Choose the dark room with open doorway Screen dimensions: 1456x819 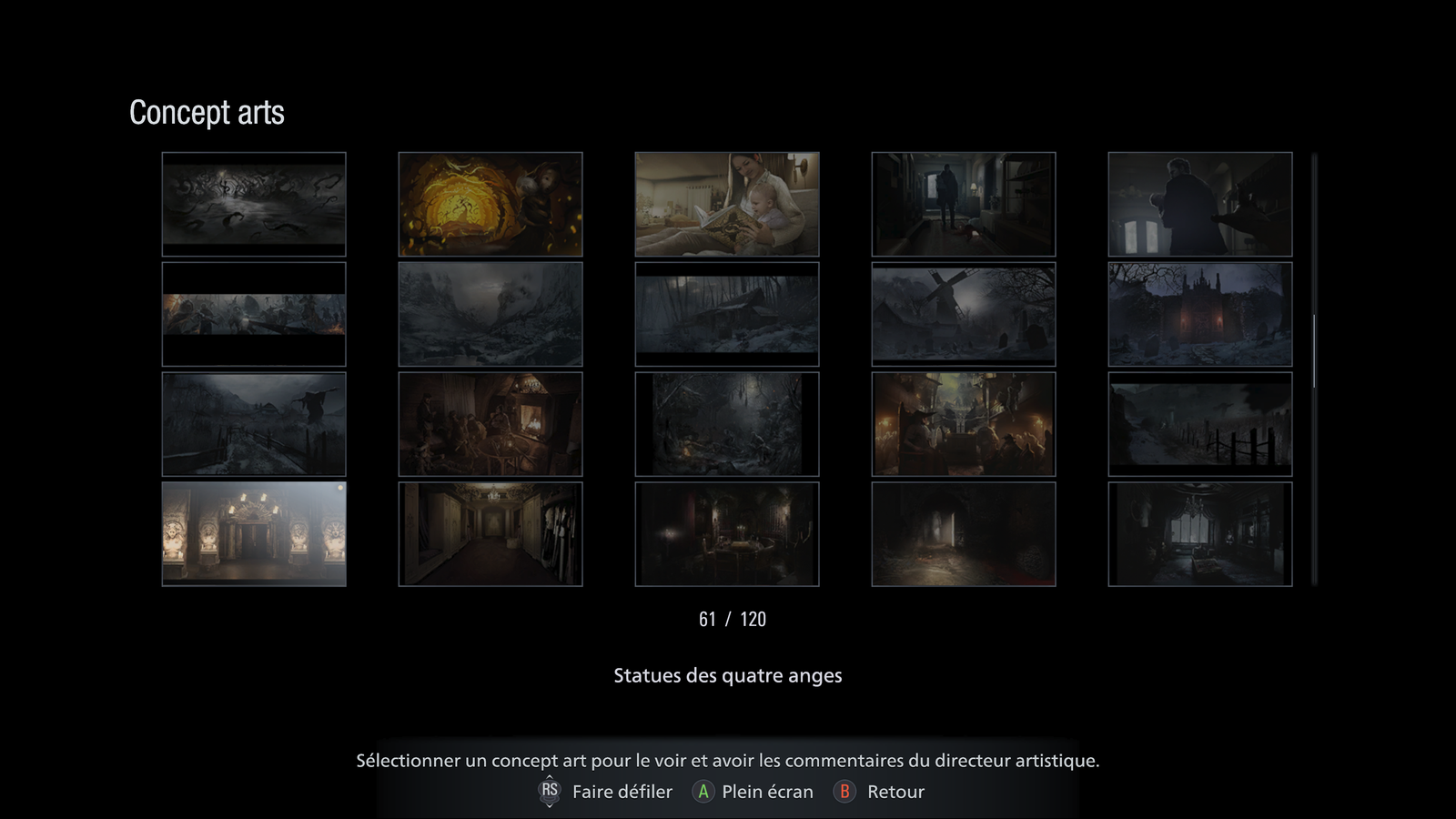(x=964, y=534)
